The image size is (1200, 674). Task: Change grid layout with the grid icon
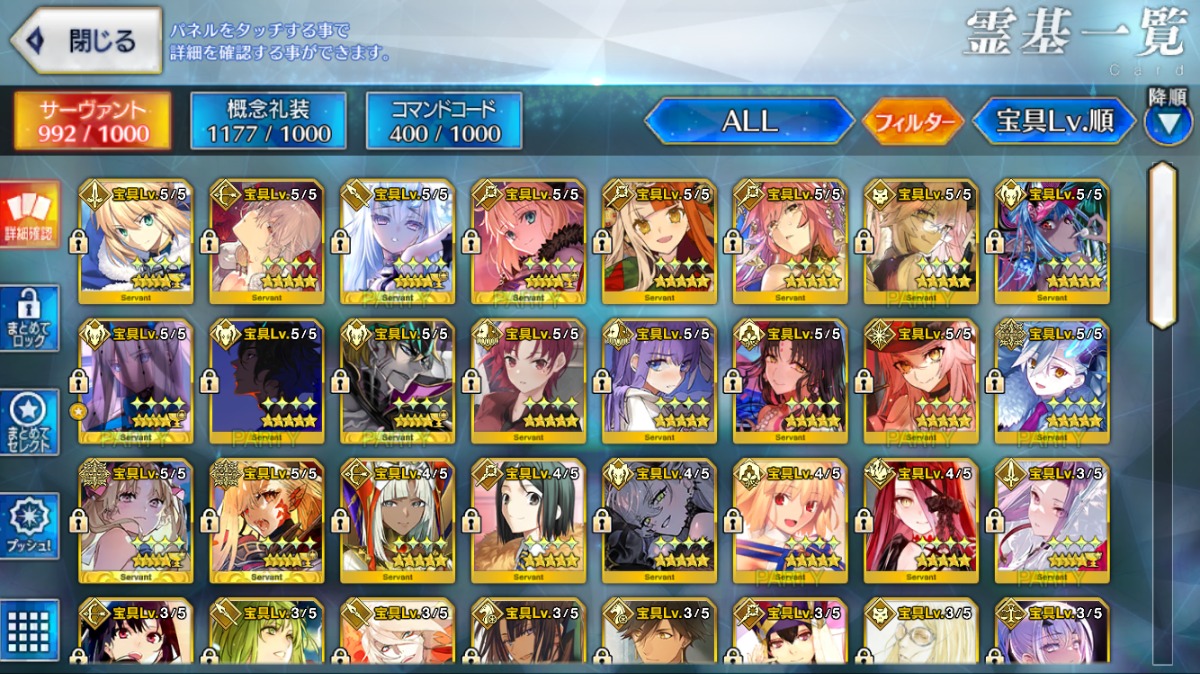click(30, 630)
